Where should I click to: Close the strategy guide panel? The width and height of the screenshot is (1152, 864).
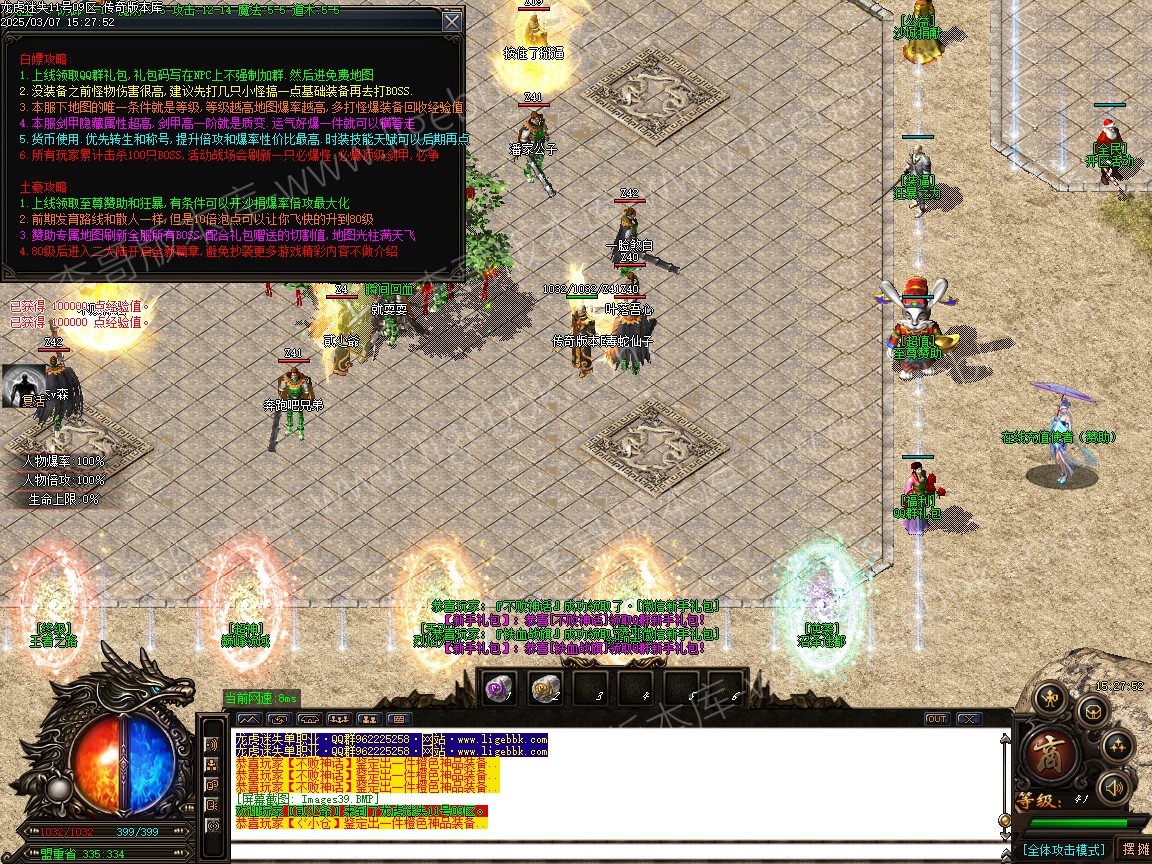(x=452, y=21)
